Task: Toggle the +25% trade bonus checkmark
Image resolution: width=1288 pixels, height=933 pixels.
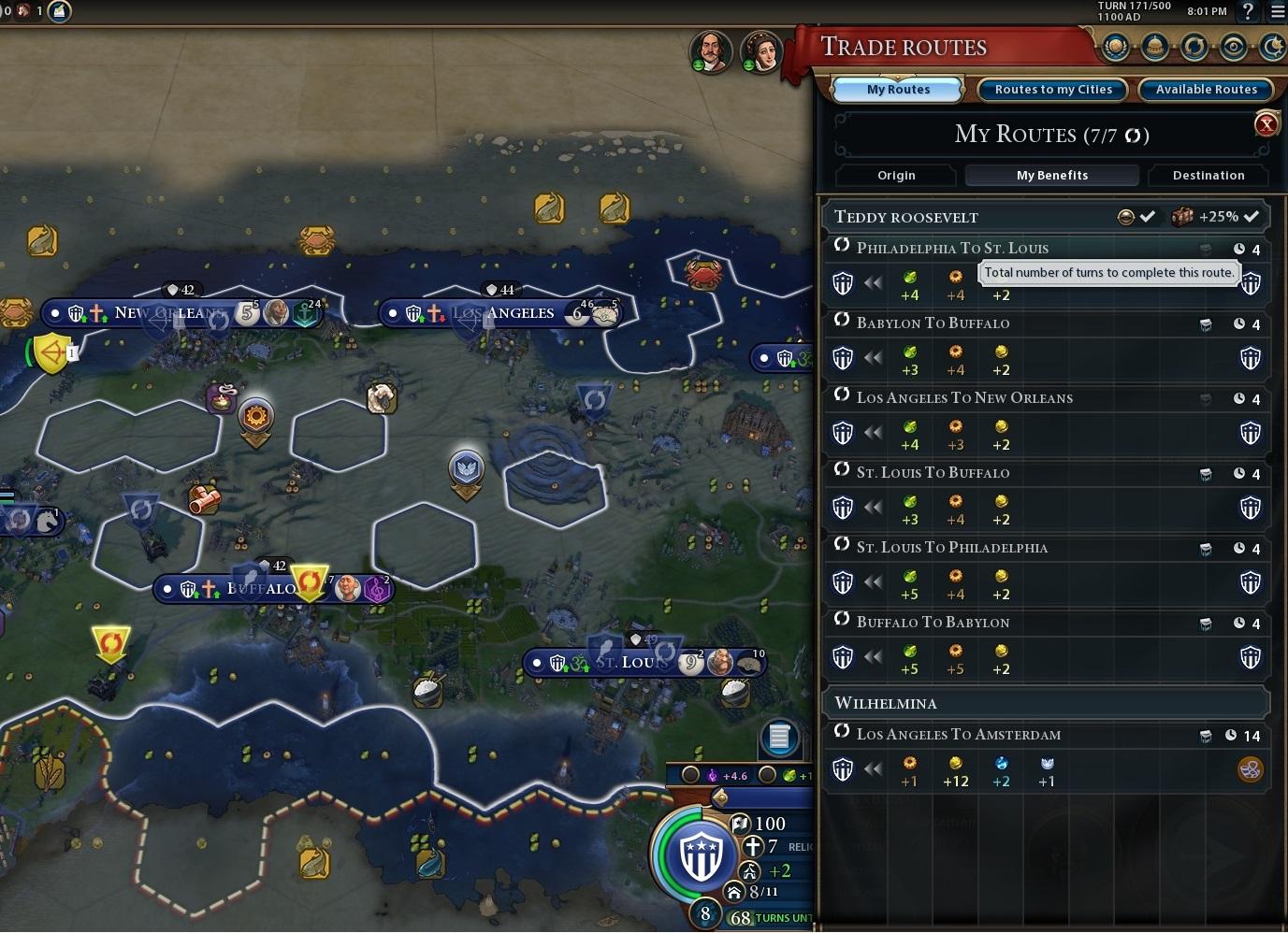Action: [1253, 216]
